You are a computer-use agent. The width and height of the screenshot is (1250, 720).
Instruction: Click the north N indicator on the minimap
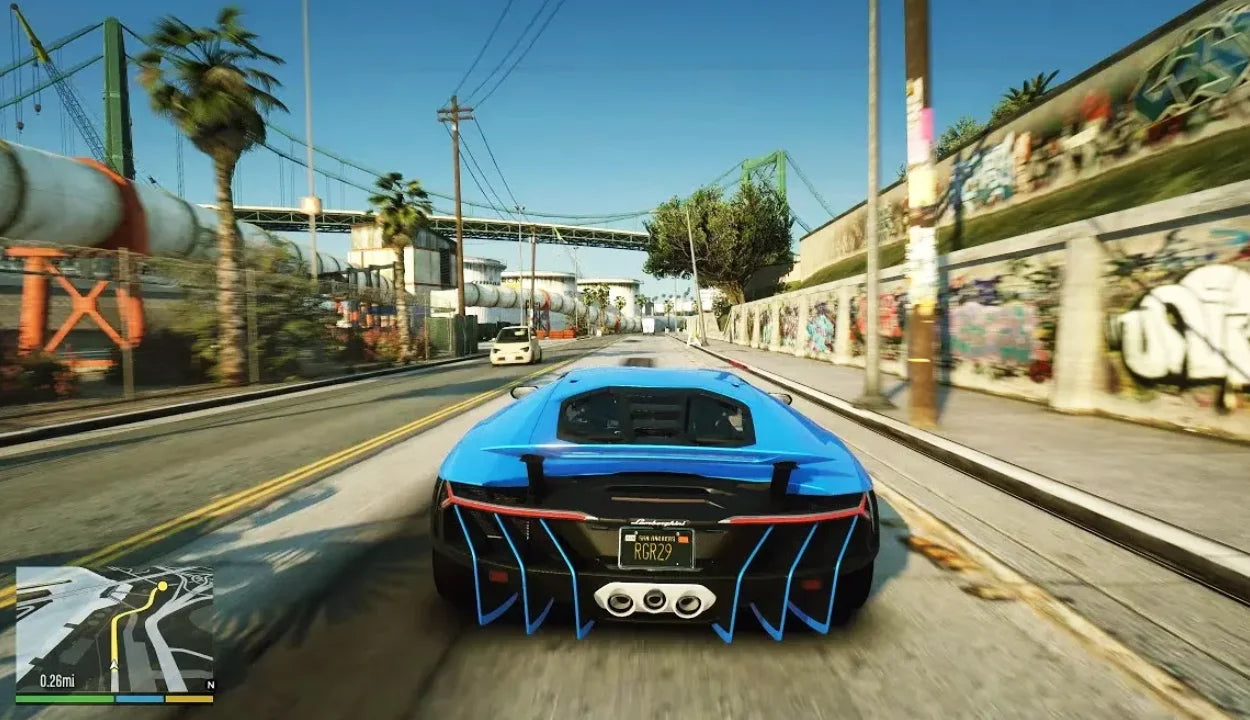point(208,685)
